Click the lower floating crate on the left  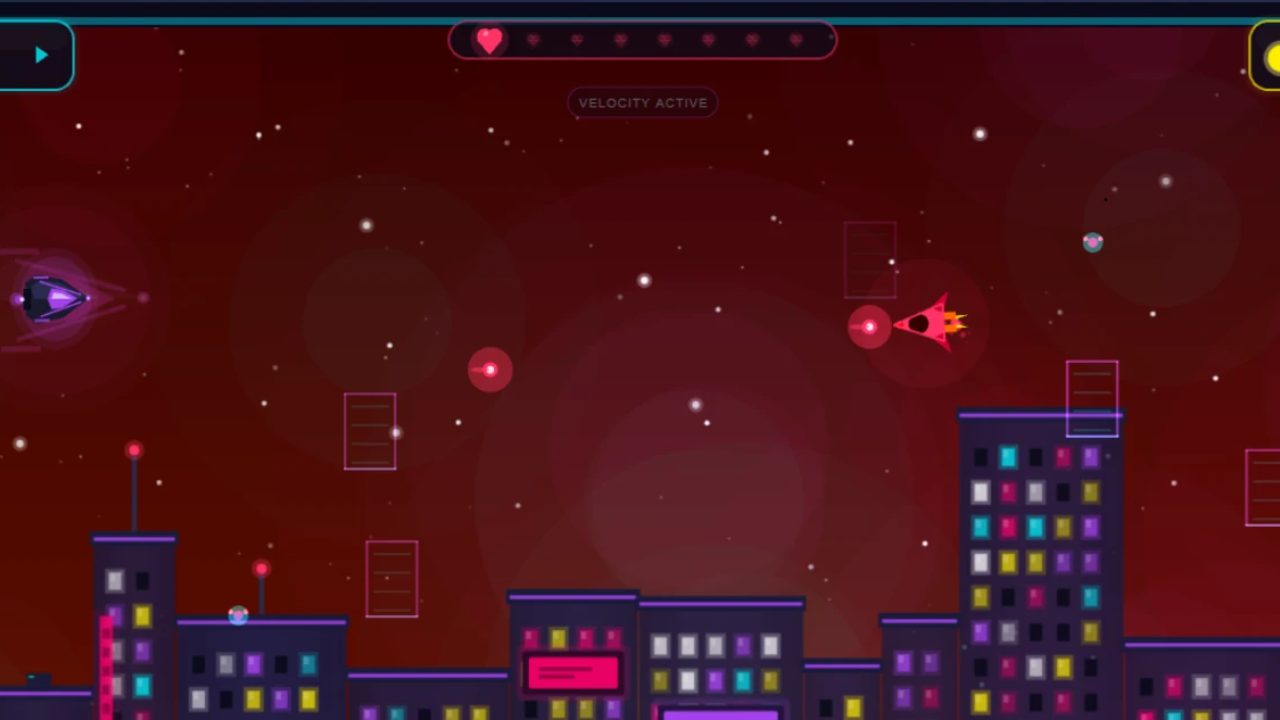[392, 578]
